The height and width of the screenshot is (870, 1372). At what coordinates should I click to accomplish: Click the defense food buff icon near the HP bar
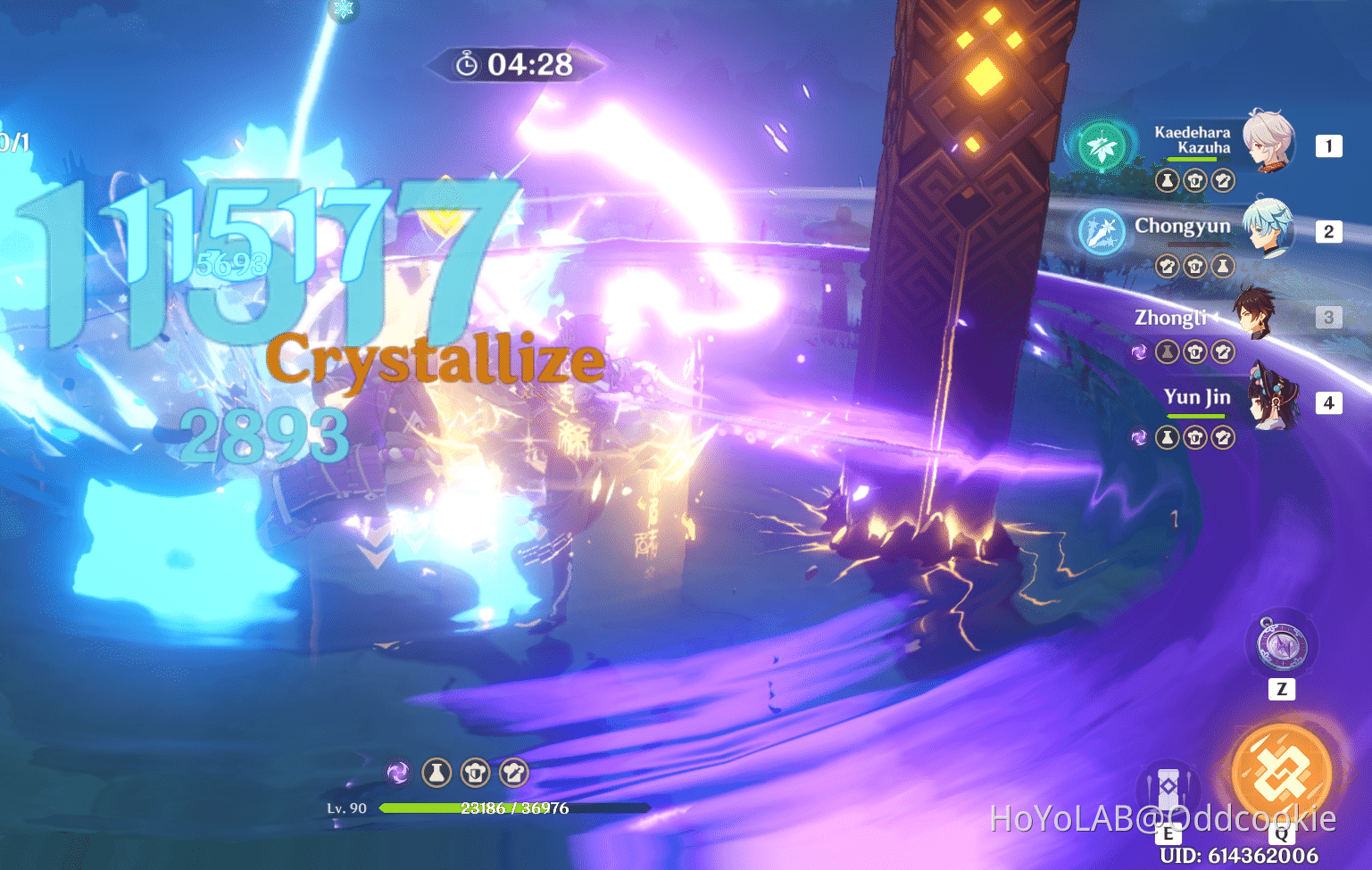pos(474,773)
